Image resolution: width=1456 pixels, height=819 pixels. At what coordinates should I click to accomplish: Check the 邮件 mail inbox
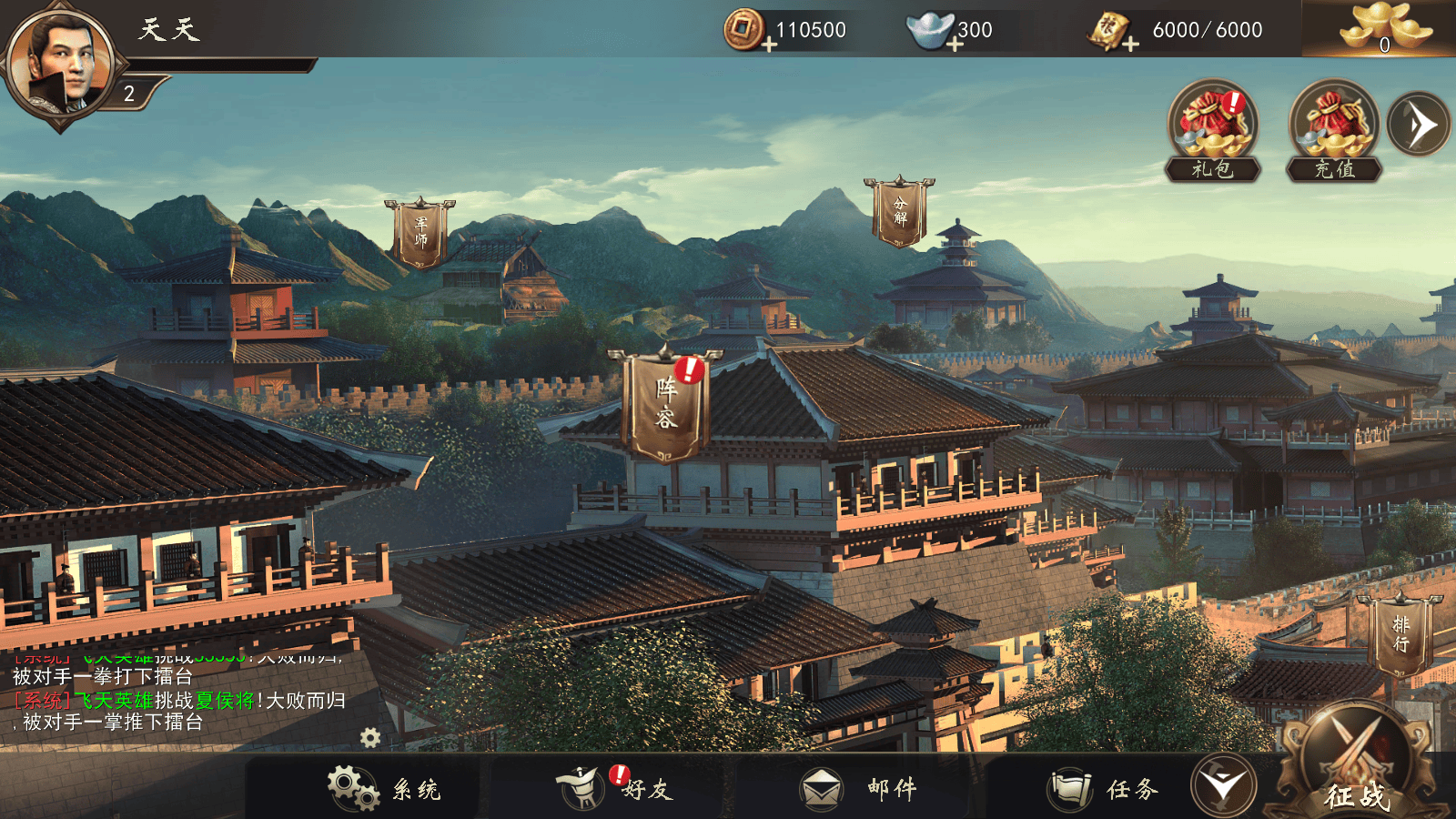[x=859, y=788]
